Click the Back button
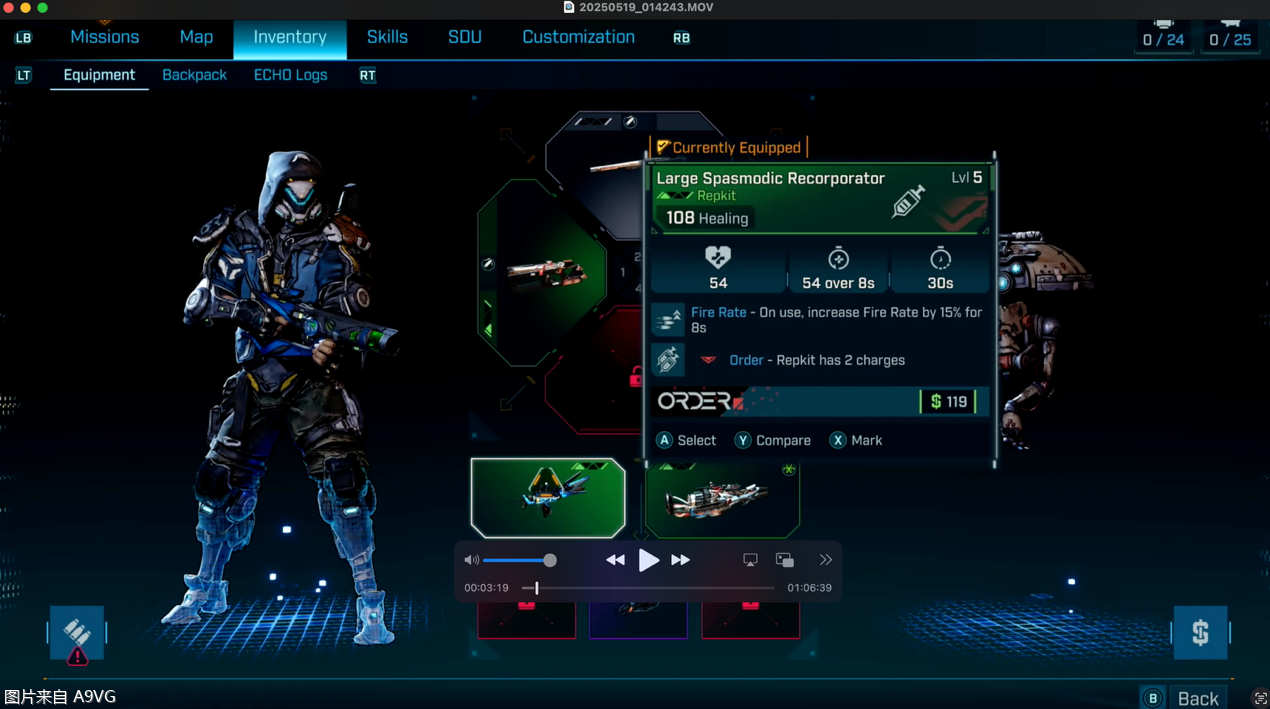This screenshot has width=1270, height=709. [1197, 698]
